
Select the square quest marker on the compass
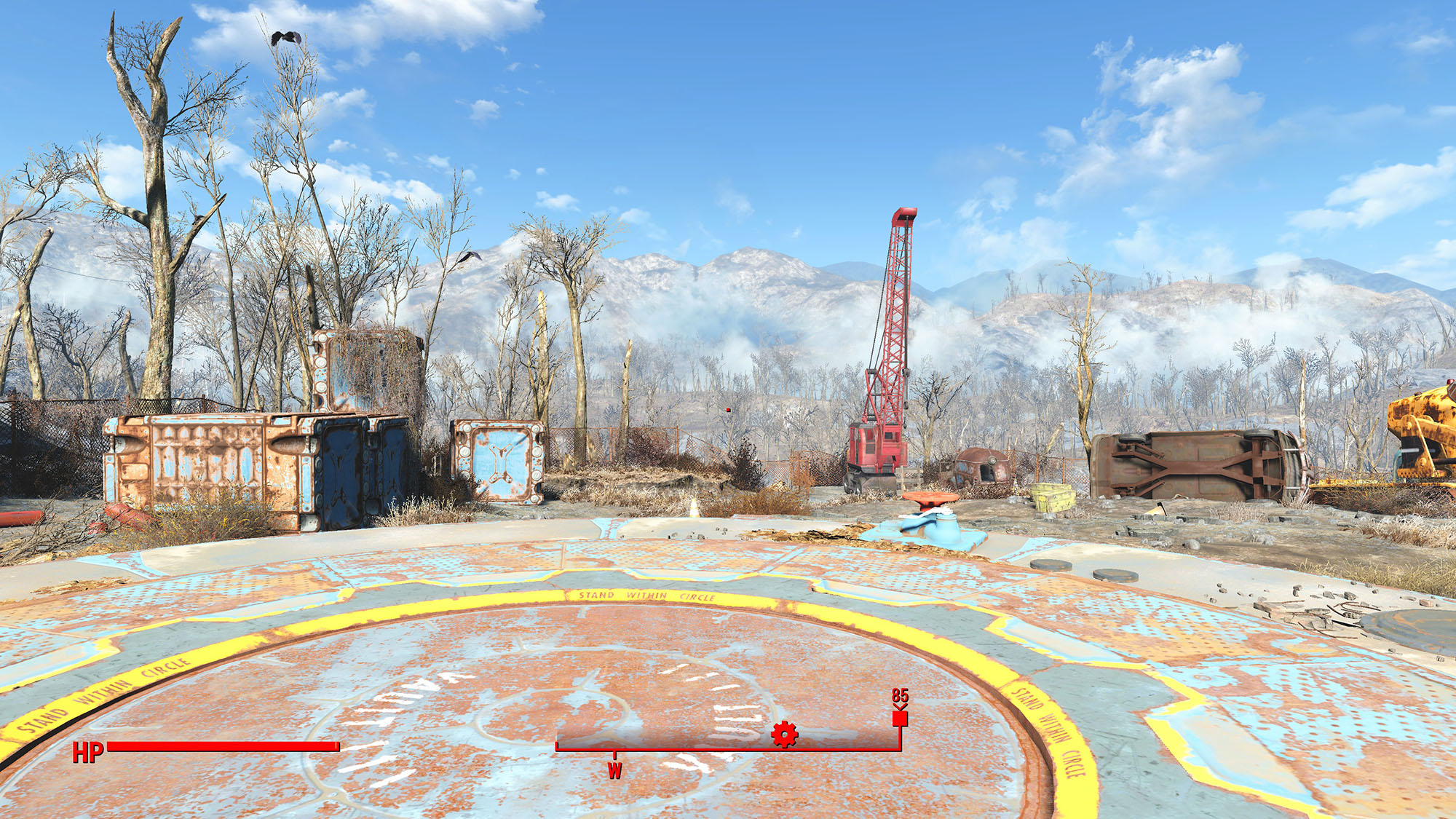click(900, 719)
